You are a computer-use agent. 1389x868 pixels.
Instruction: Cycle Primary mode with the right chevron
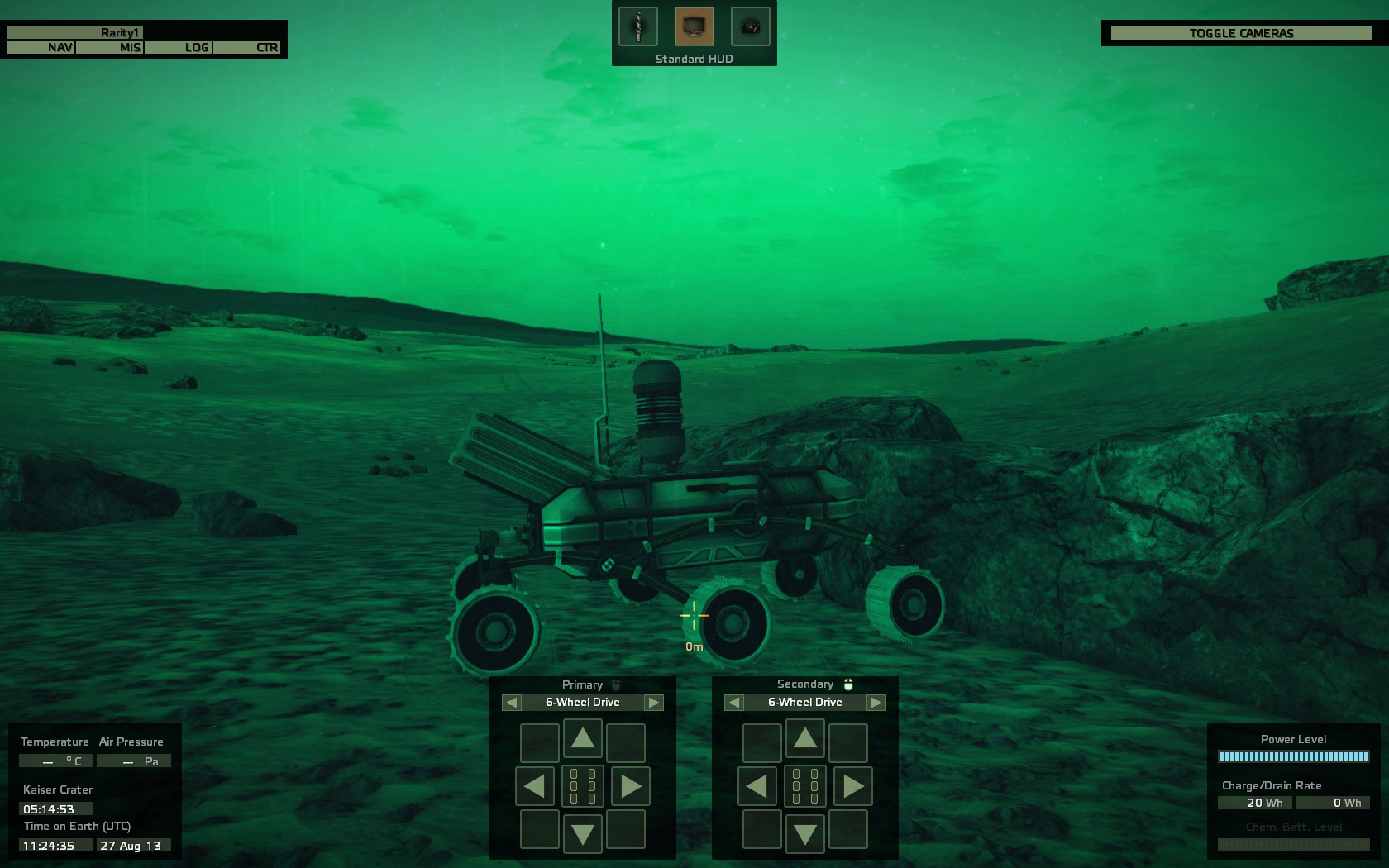click(655, 702)
